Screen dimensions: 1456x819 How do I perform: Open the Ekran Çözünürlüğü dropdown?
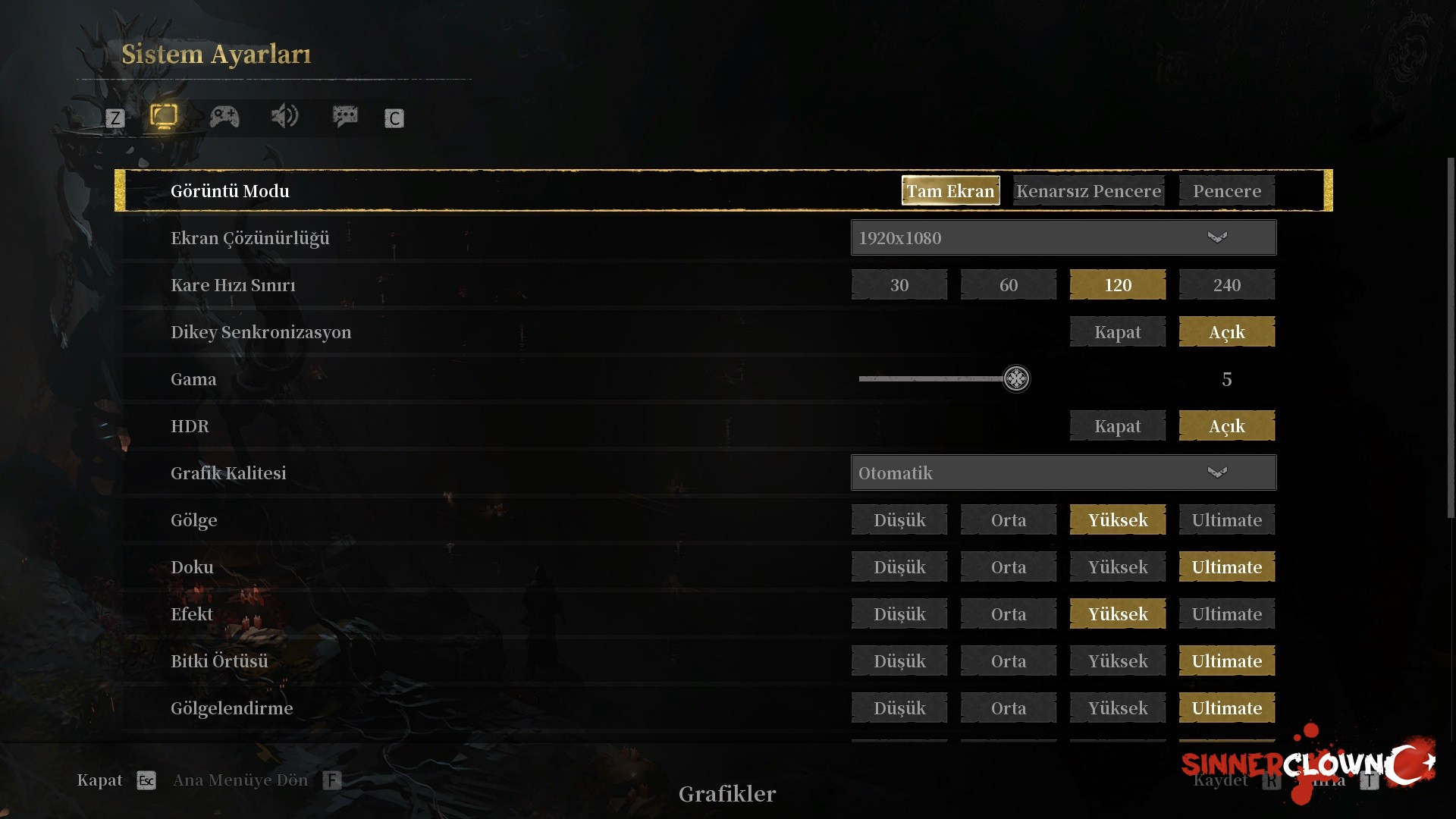point(1063,238)
